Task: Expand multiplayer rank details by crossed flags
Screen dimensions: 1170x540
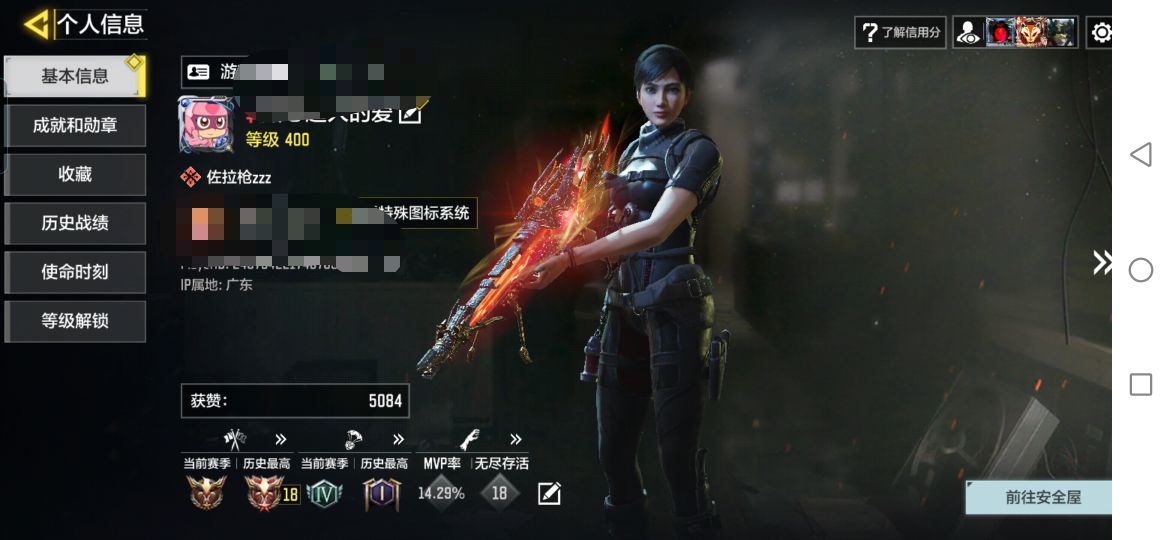Action: coord(235,439)
